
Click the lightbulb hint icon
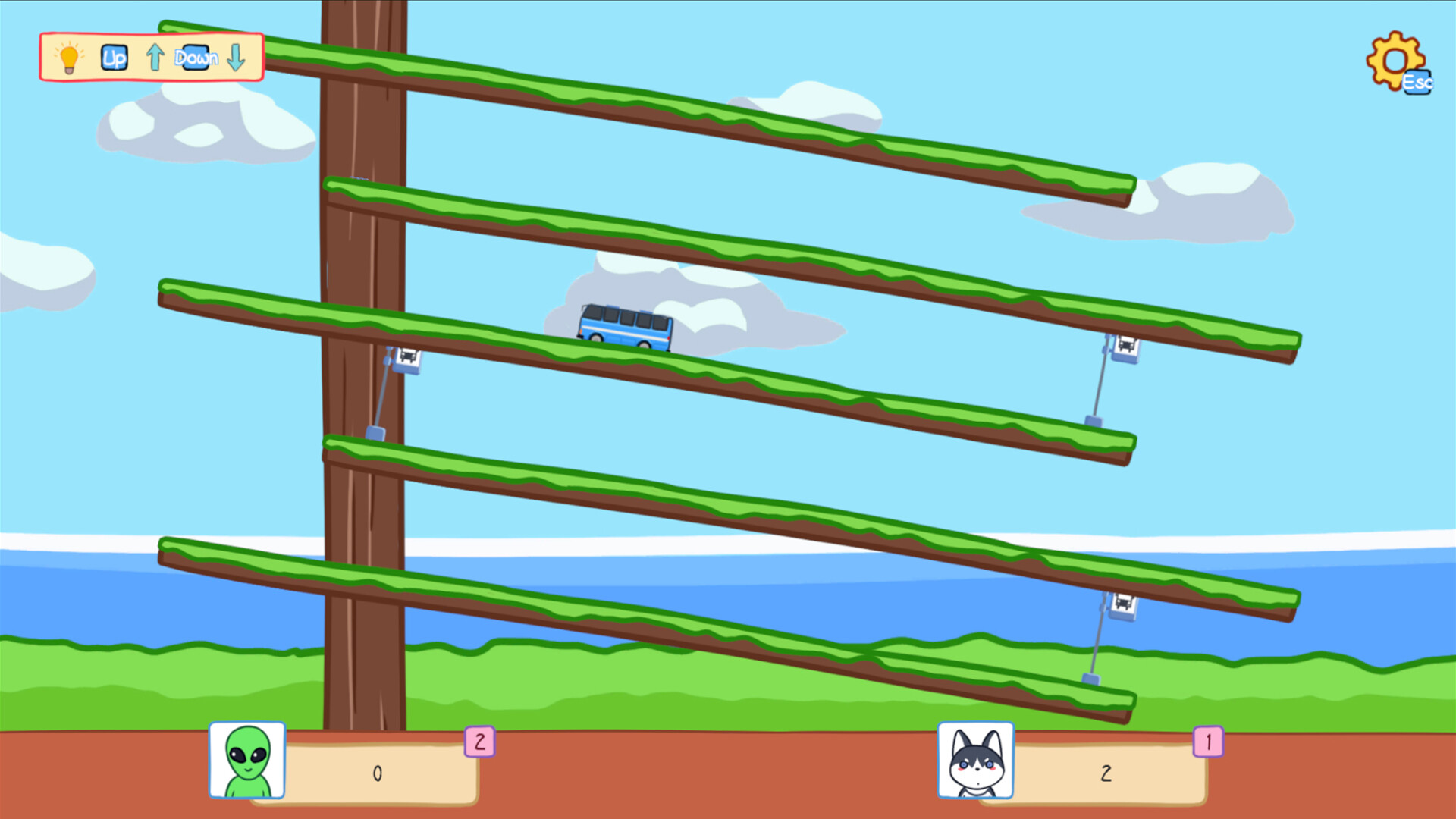[x=67, y=57]
